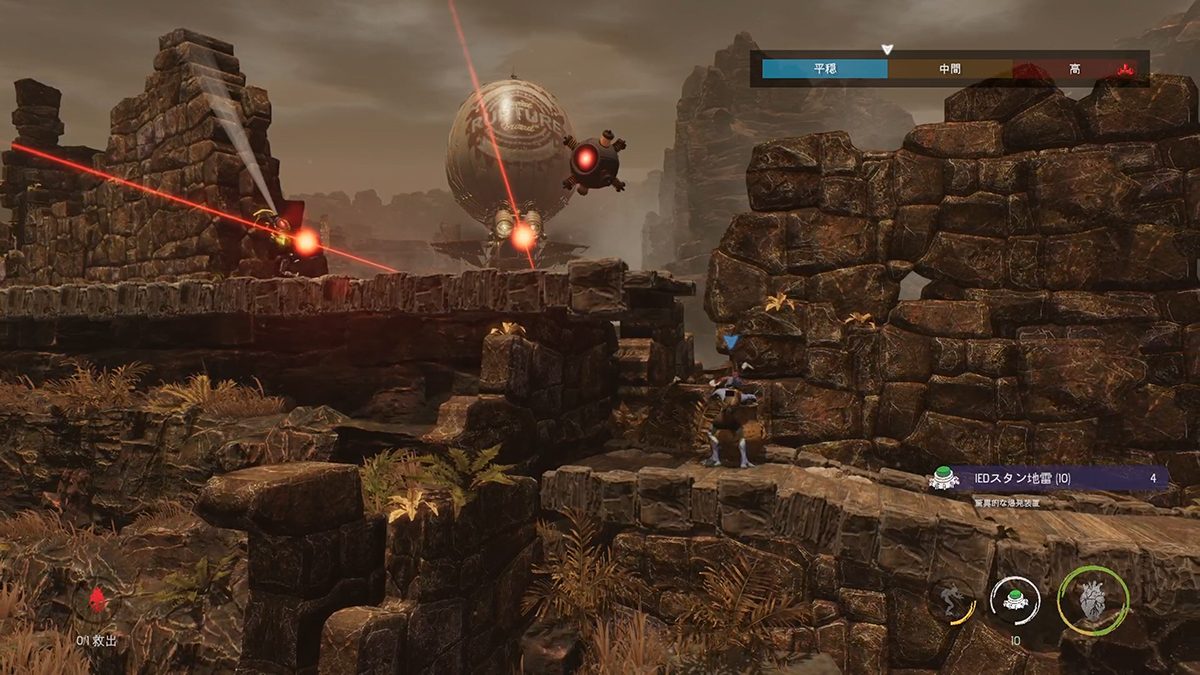Click the 平穏 segment of the alert meter
This screenshot has height=675, width=1200.
click(824, 69)
